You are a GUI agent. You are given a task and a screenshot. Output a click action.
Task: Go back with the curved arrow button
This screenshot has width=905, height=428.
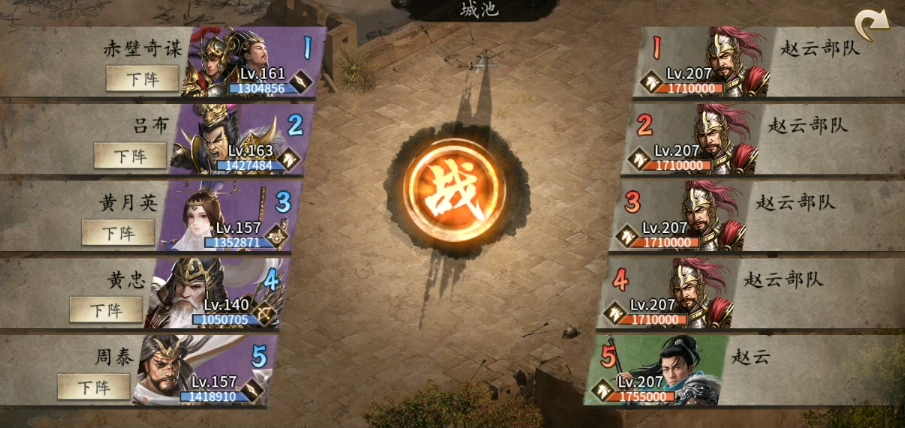click(x=869, y=24)
